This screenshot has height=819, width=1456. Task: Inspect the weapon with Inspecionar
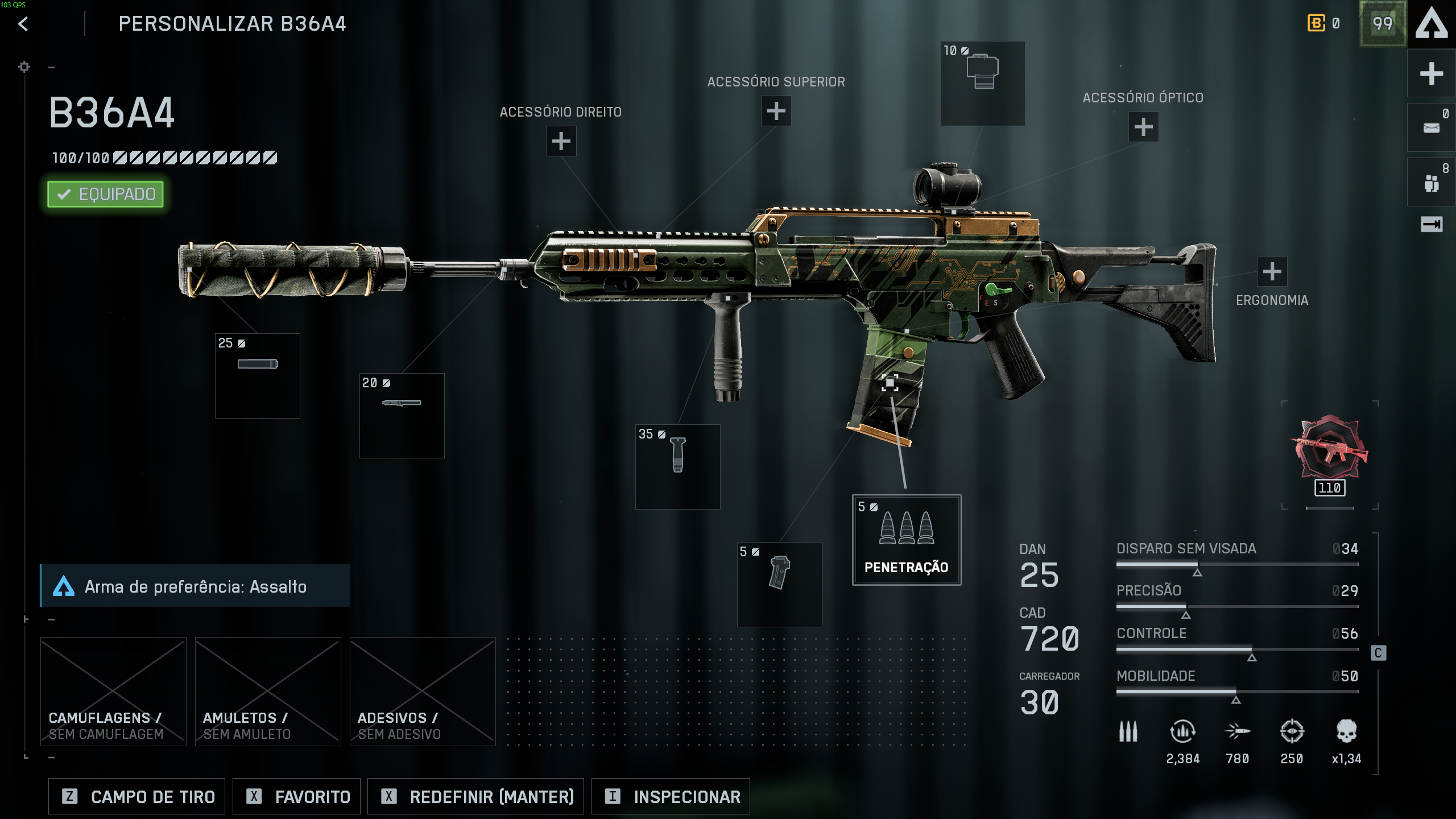(671, 797)
